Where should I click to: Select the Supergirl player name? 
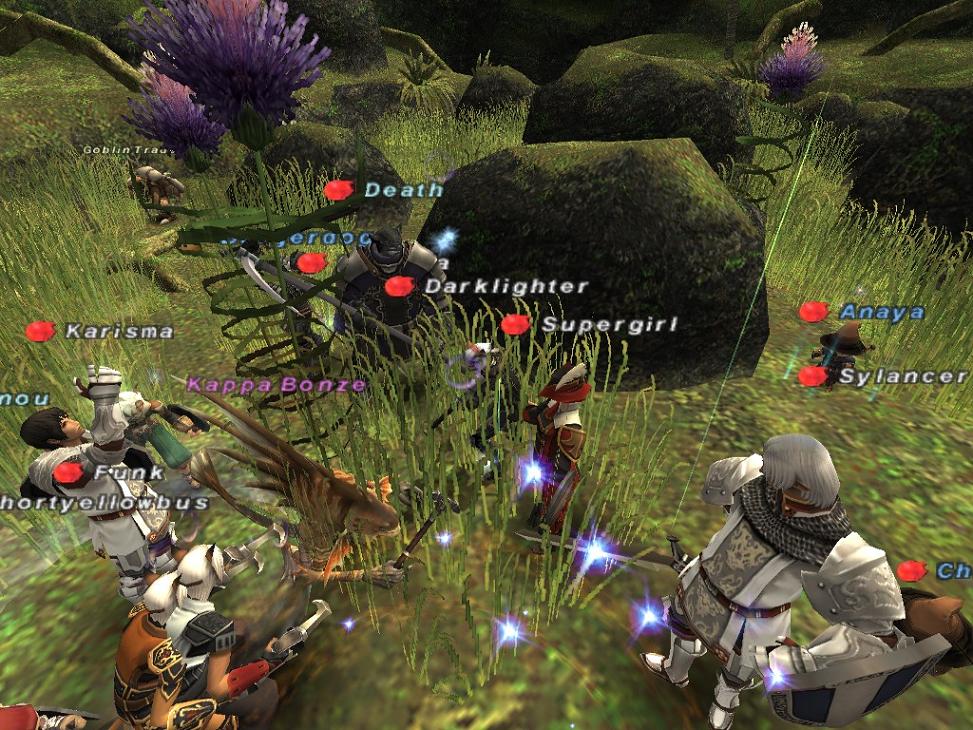coord(609,325)
